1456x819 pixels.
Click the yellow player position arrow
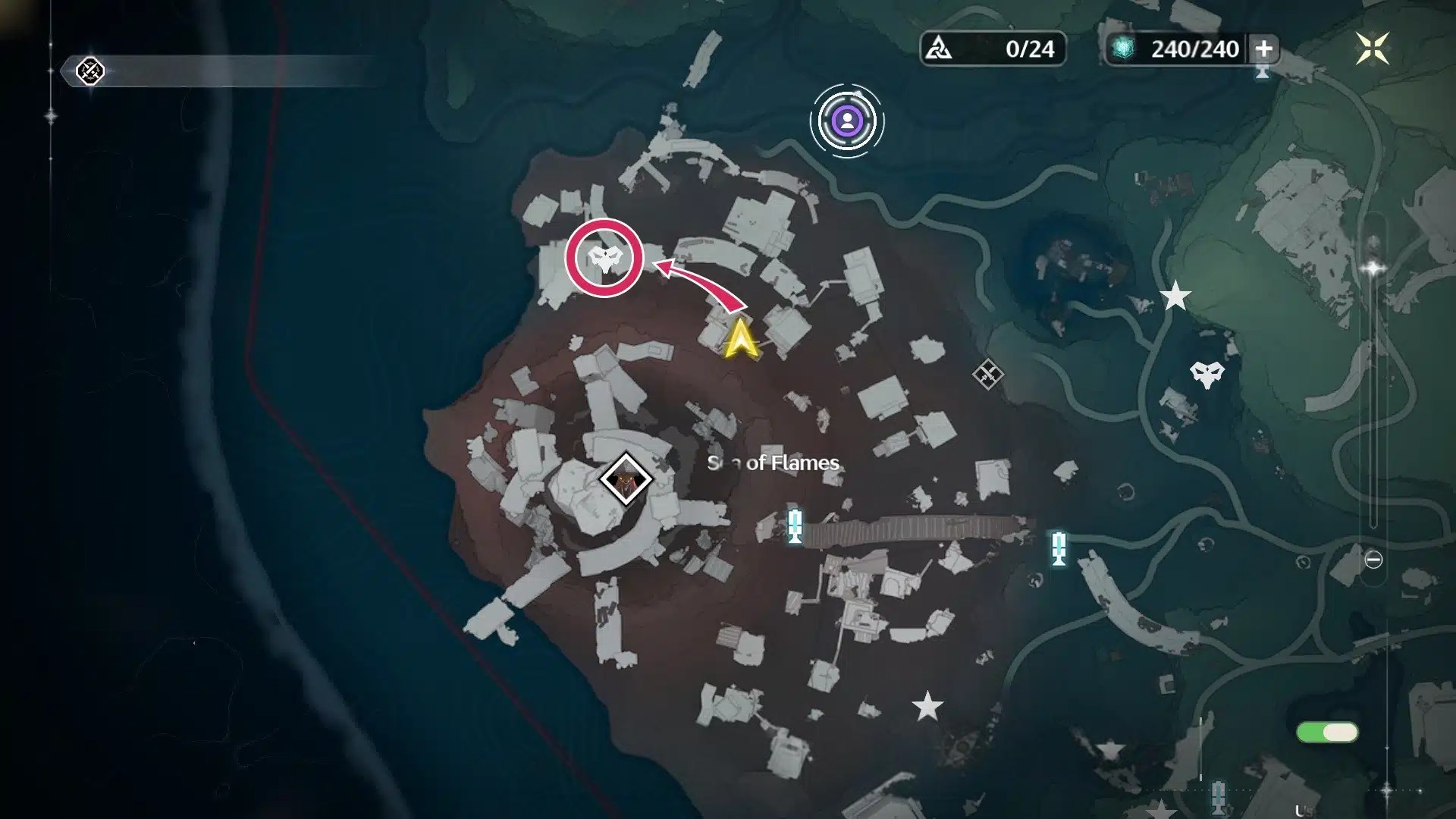tap(740, 339)
